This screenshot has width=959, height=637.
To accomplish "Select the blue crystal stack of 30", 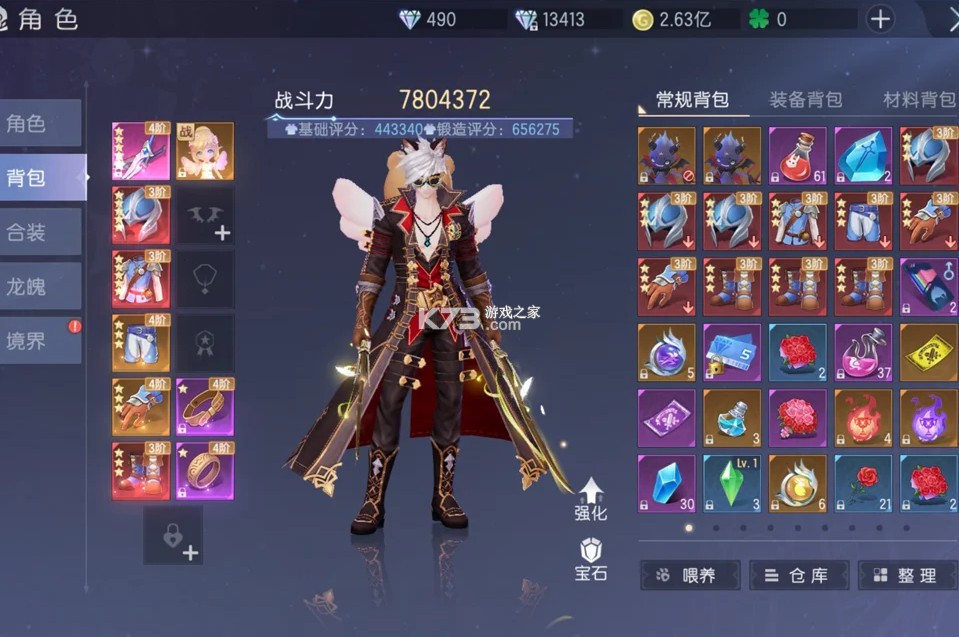I will [x=666, y=484].
